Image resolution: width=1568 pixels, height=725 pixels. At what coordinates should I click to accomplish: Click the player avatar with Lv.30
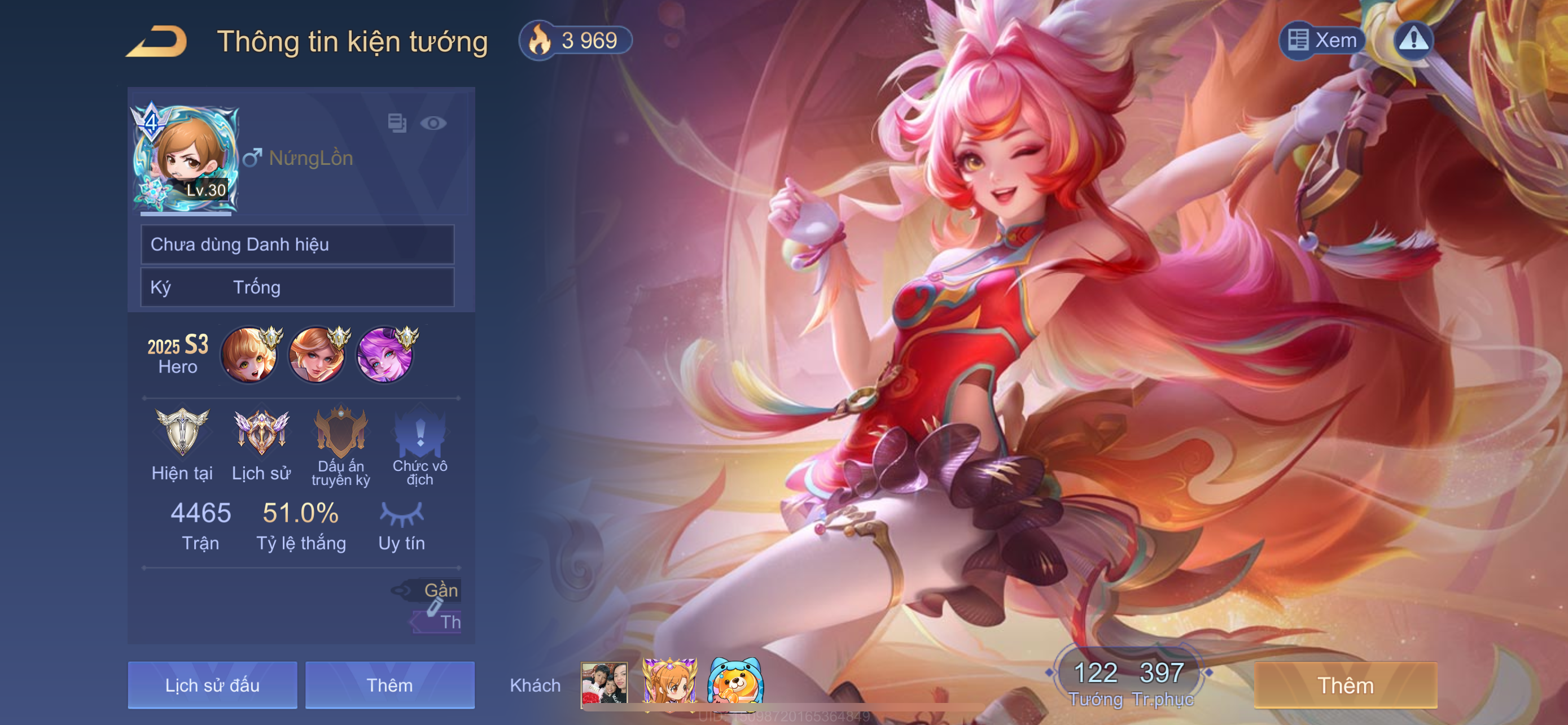pyautogui.click(x=185, y=159)
